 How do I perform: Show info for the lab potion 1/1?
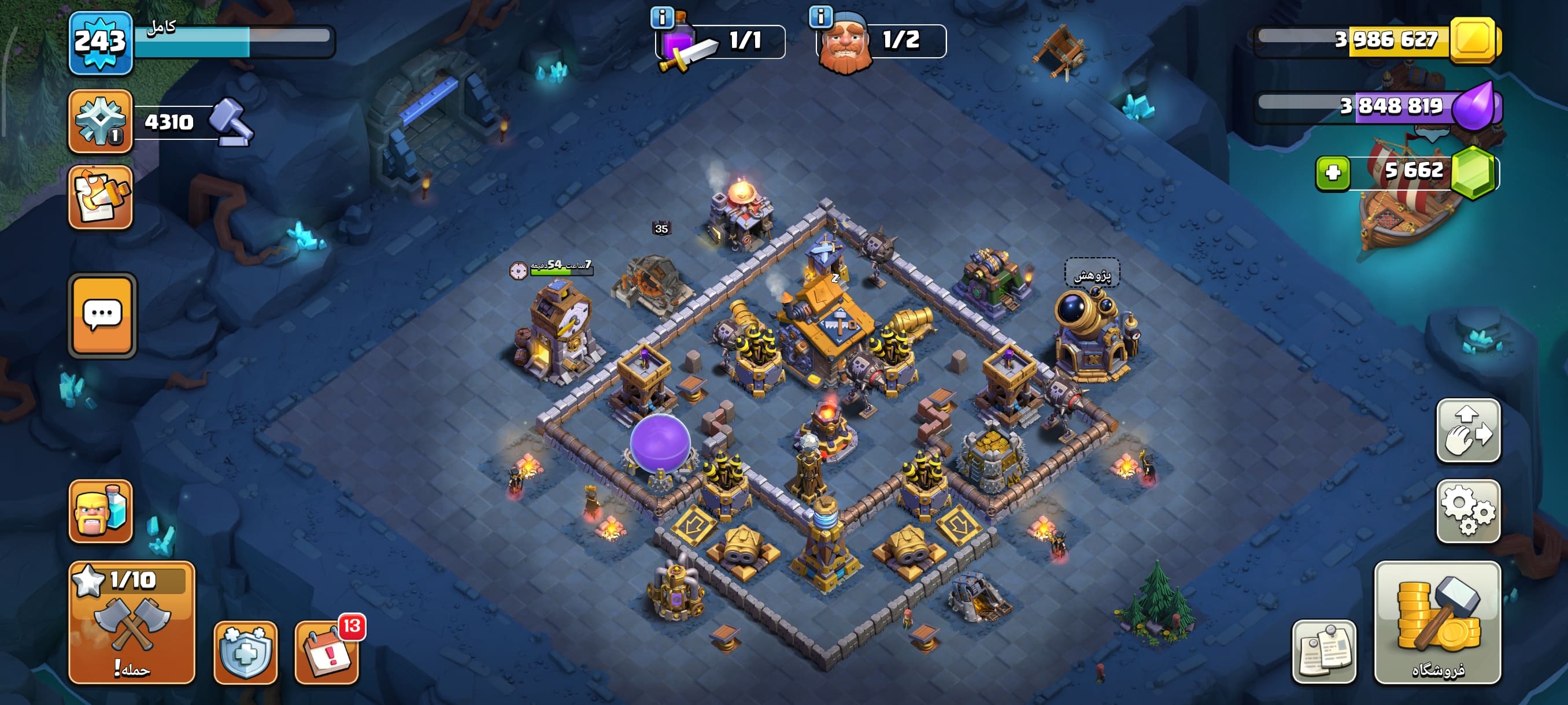pos(661,17)
